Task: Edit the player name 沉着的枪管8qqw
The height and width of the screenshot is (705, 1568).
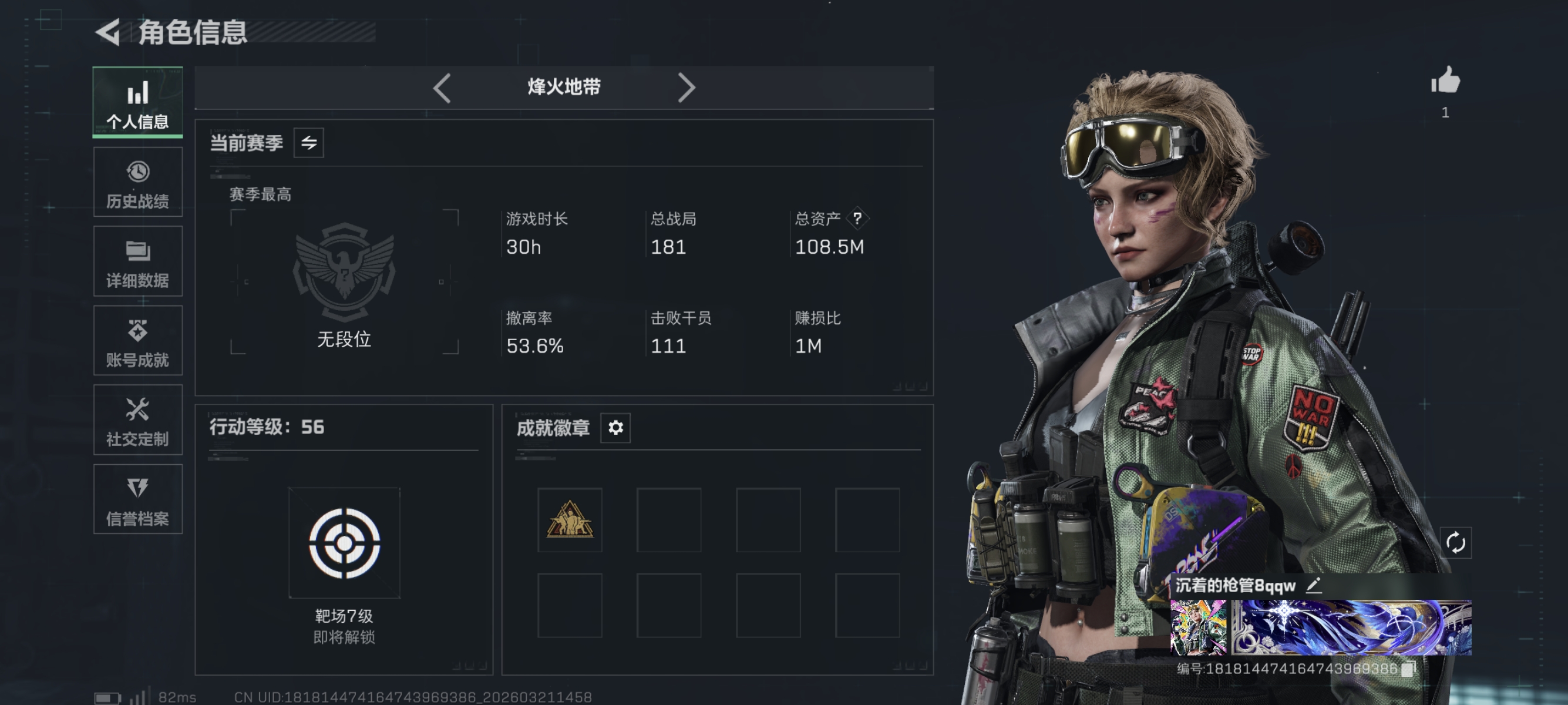Action: click(x=1314, y=586)
